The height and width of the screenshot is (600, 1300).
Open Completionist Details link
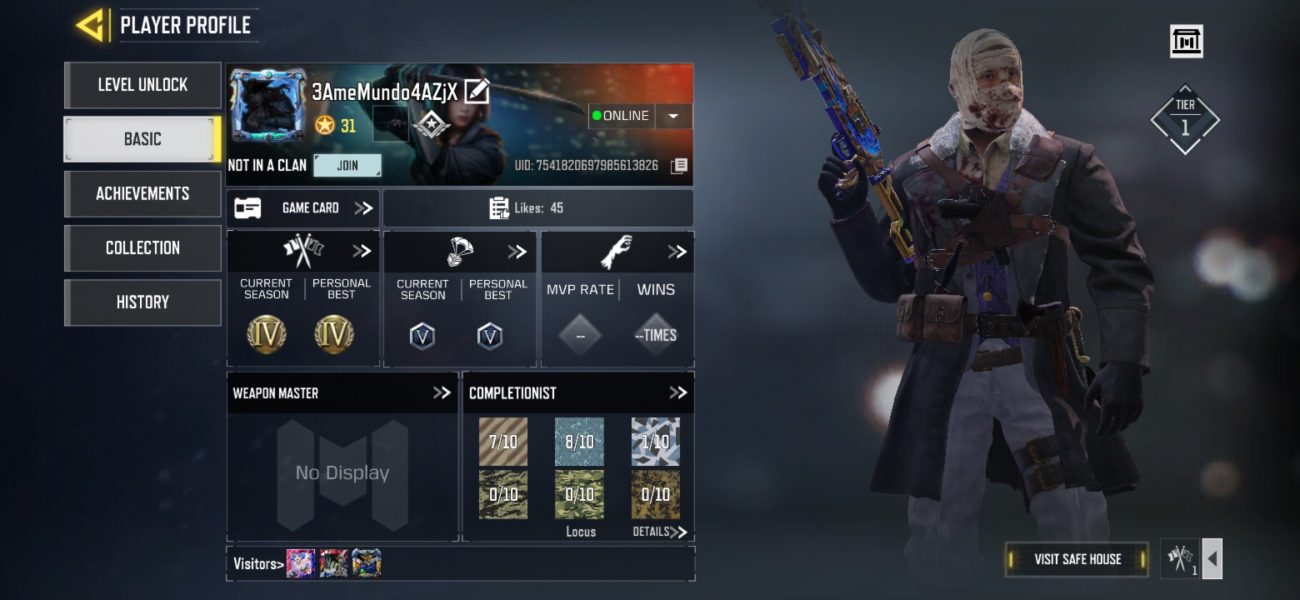point(660,532)
